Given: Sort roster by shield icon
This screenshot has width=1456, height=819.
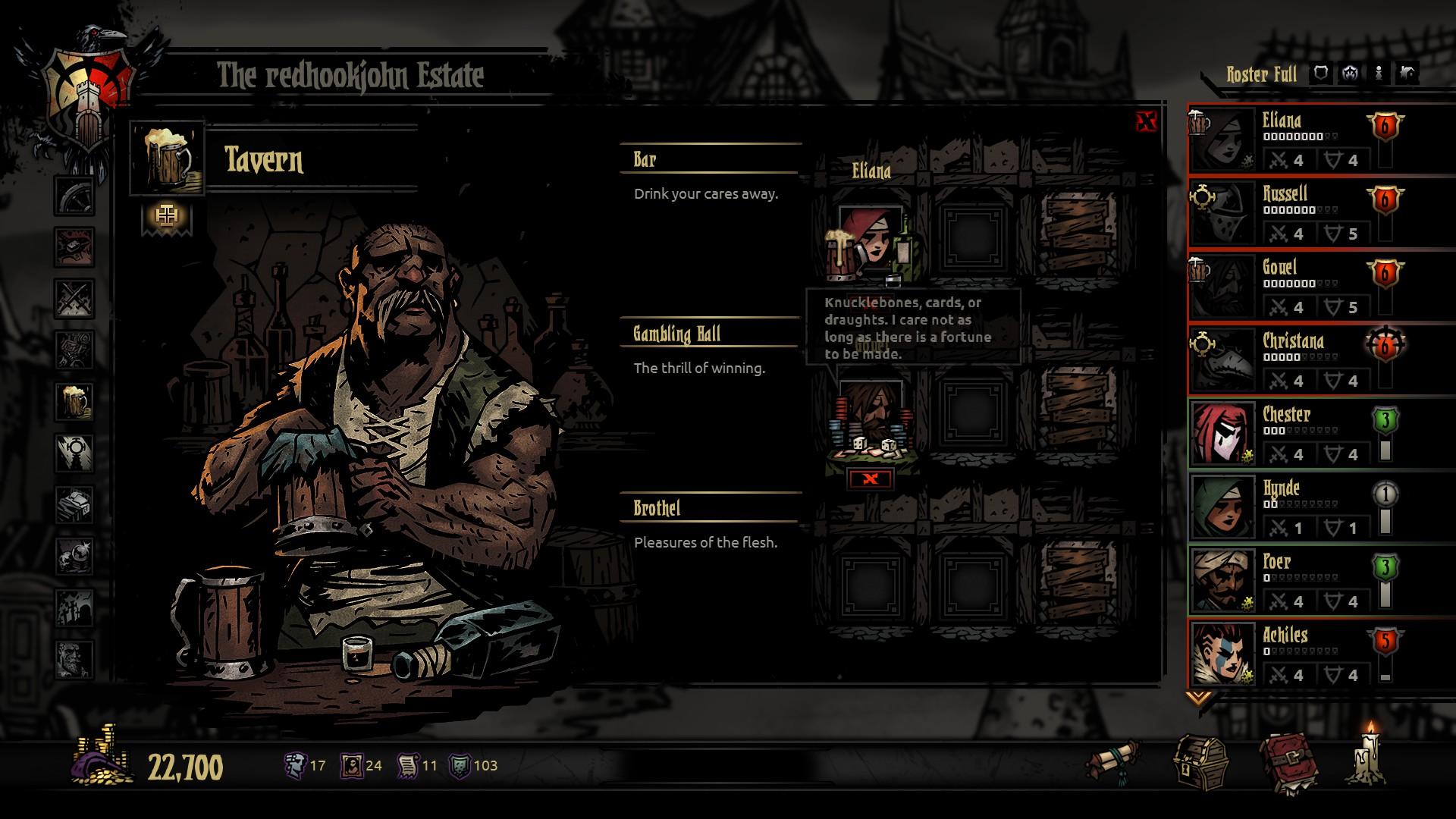Looking at the screenshot, I should coord(1321,73).
